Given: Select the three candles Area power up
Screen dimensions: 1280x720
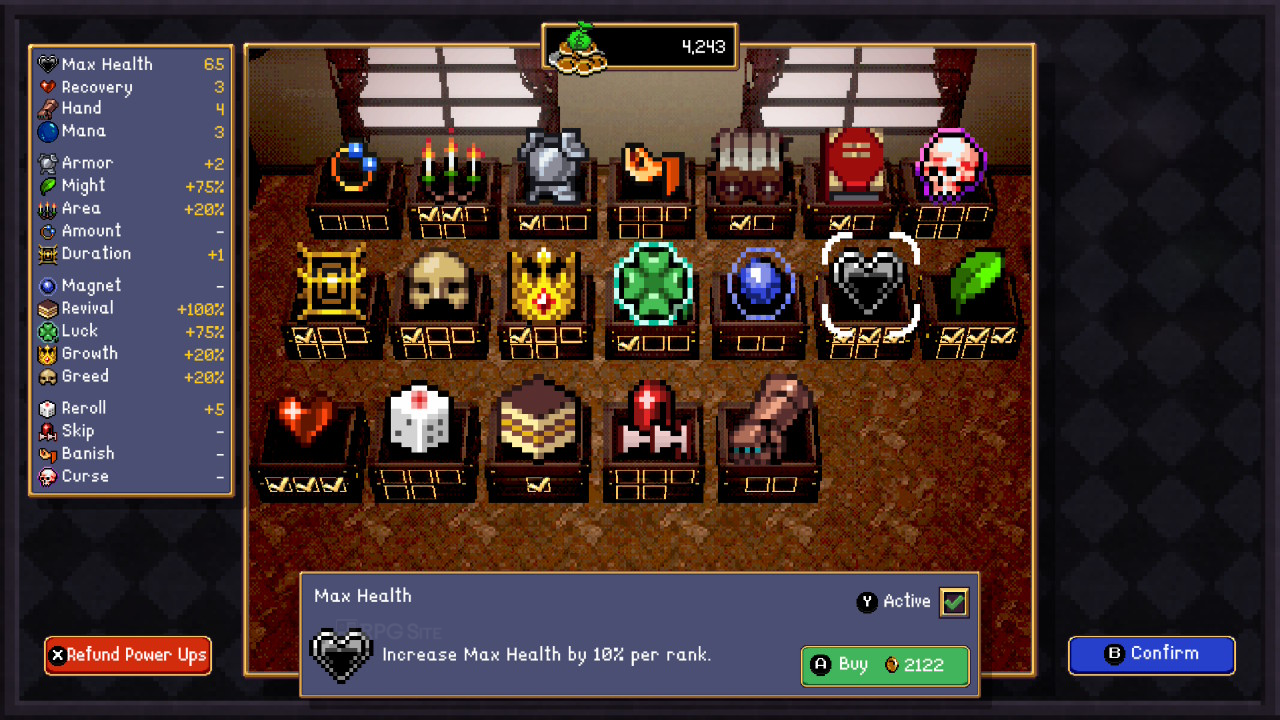Looking at the screenshot, I should (450, 166).
